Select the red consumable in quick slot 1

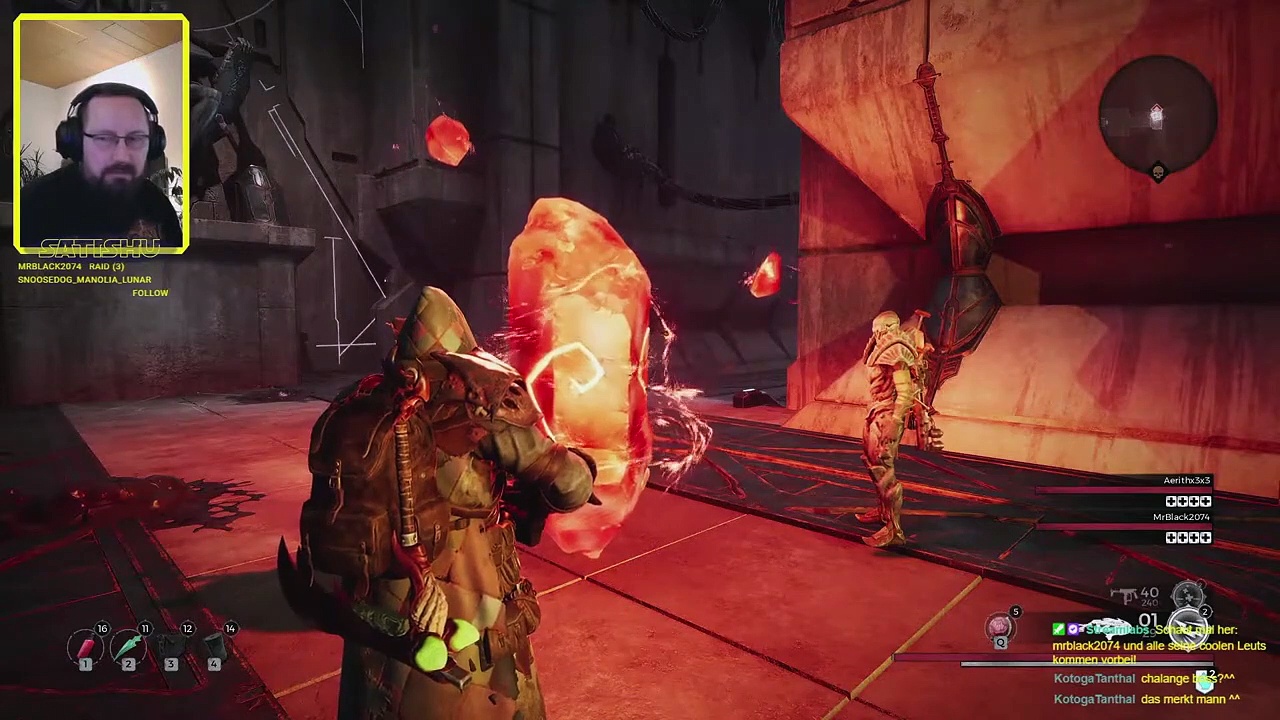point(86,648)
